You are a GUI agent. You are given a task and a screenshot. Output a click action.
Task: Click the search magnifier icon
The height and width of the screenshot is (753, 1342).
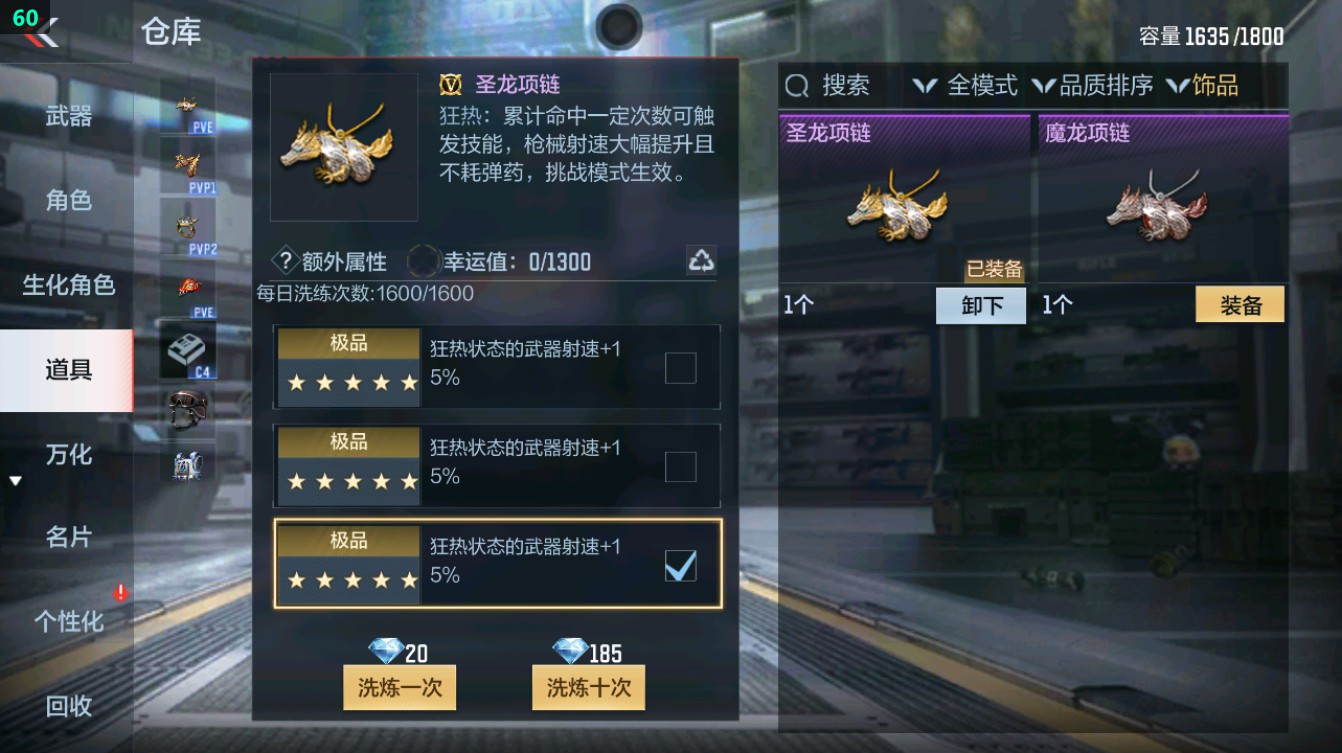coord(796,86)
